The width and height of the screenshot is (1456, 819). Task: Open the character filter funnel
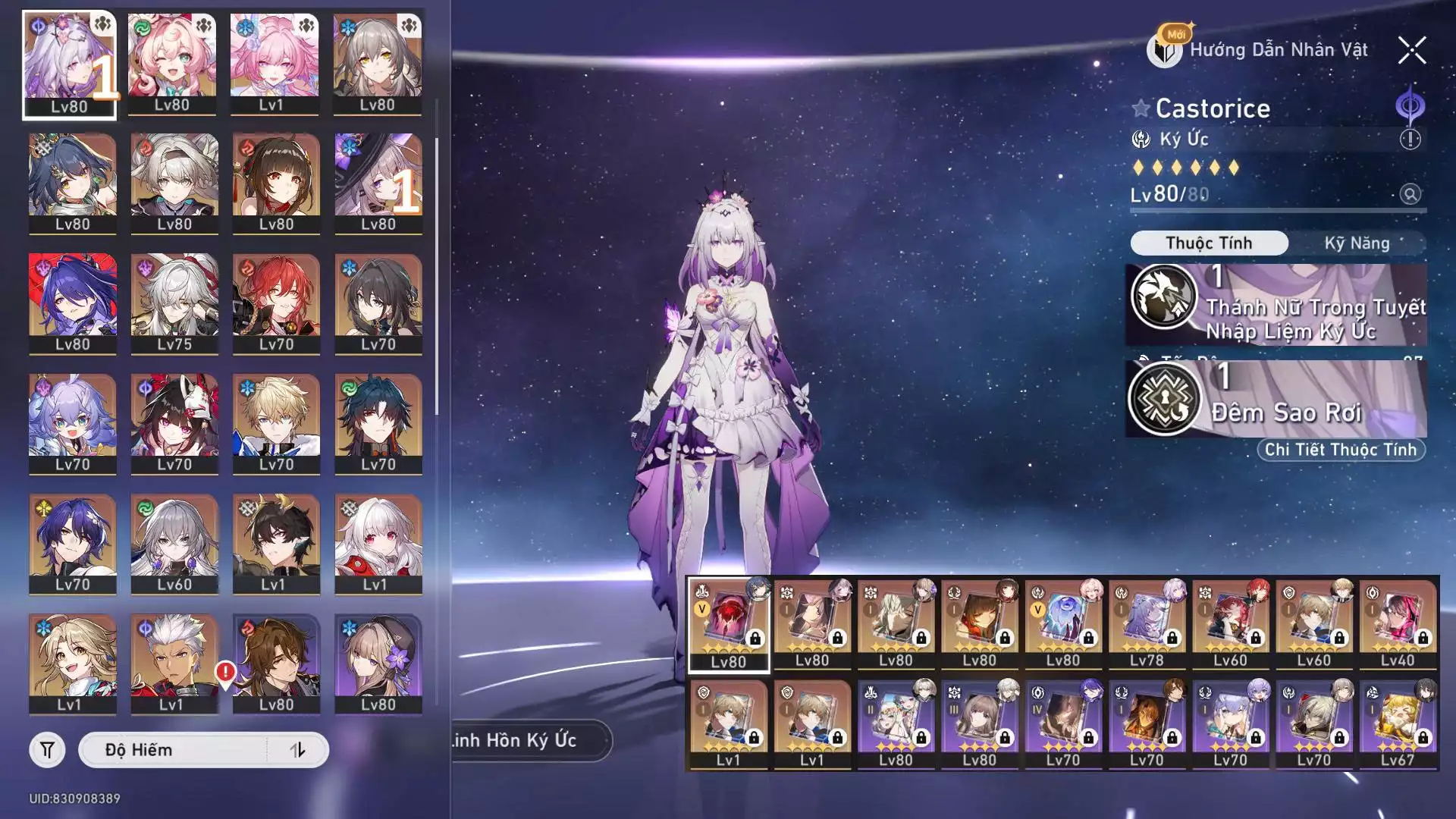point(47,750)
